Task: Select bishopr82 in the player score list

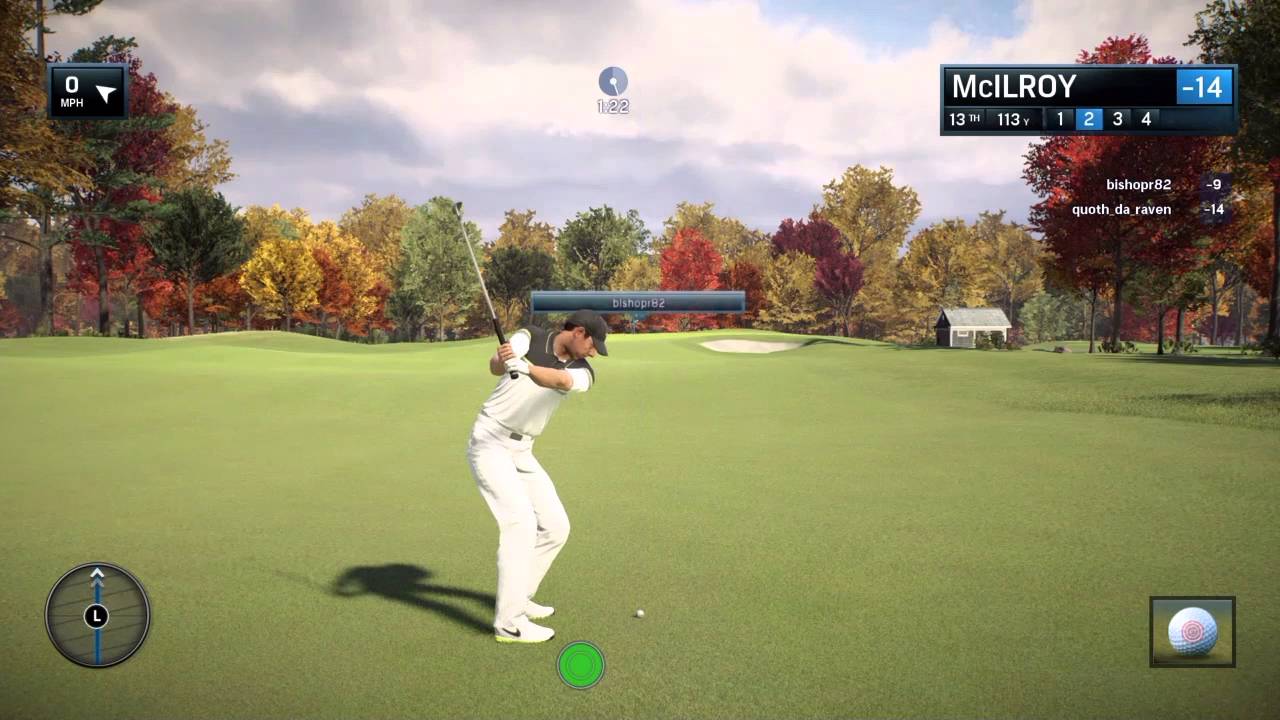Action: tap(1138, 185)
